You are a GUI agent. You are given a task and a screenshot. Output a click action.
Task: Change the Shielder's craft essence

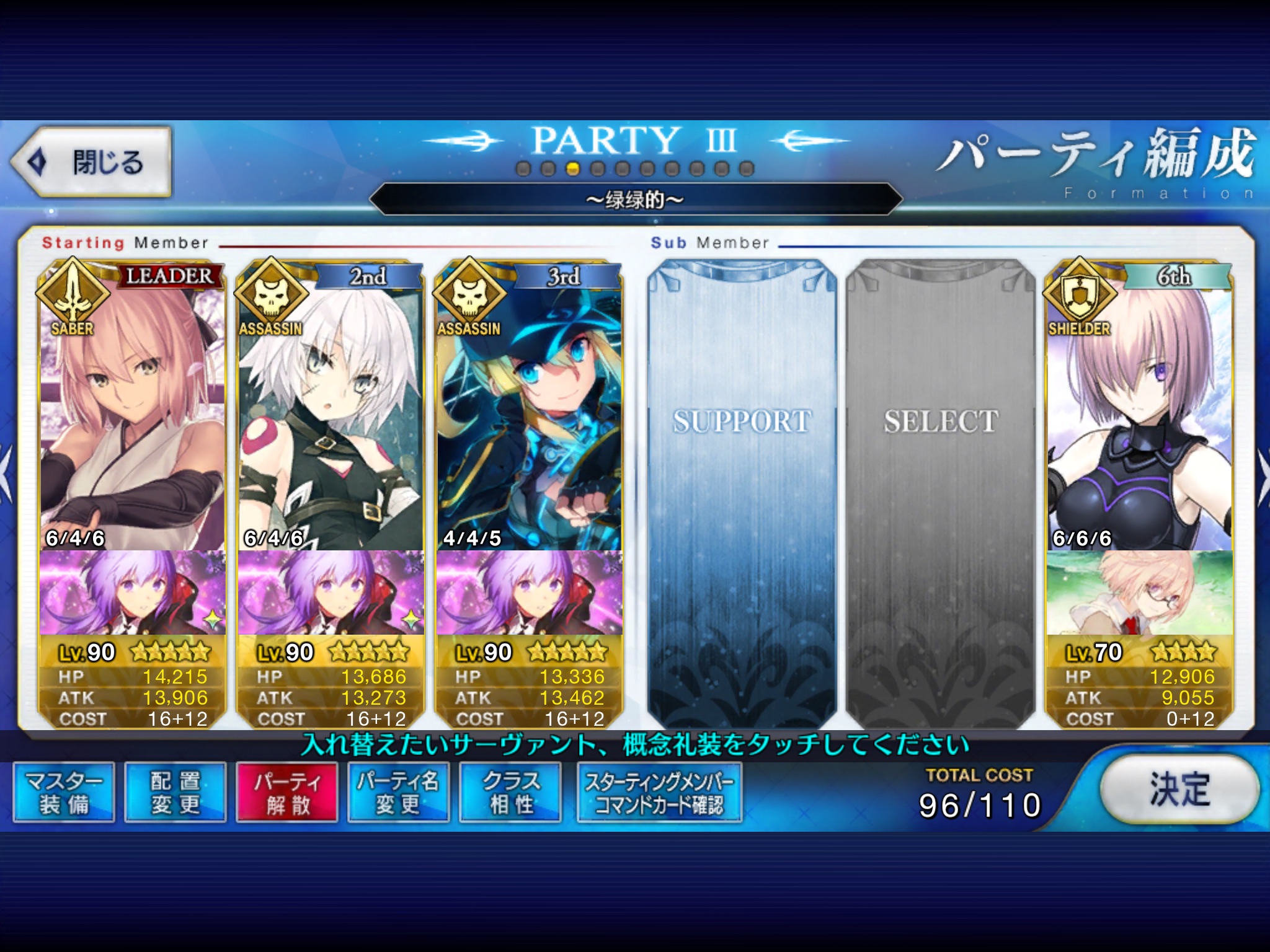point(1139,593)
